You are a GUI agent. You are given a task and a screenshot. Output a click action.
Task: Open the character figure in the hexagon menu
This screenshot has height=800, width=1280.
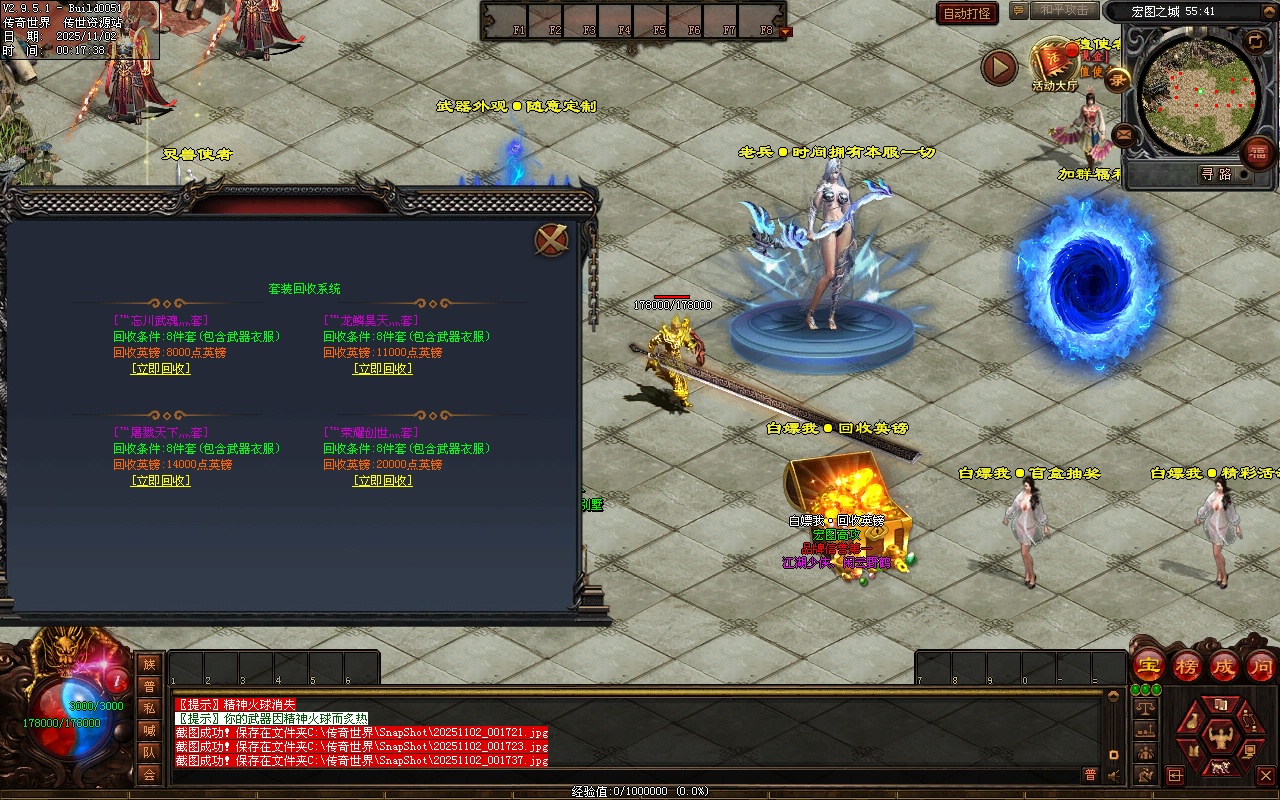(x=1219, y=739)
